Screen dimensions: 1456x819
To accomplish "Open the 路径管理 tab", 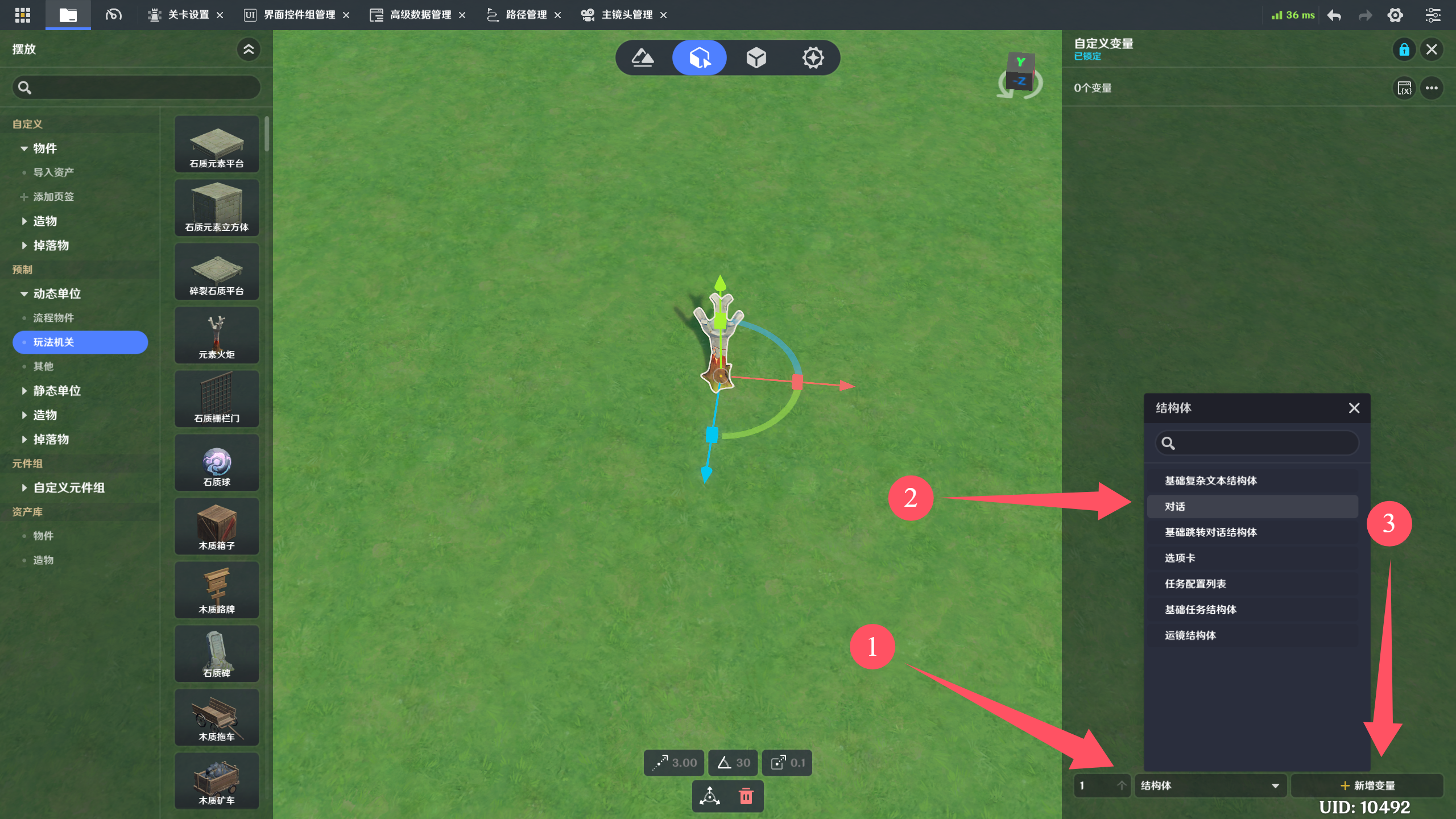I will [526, 15].
